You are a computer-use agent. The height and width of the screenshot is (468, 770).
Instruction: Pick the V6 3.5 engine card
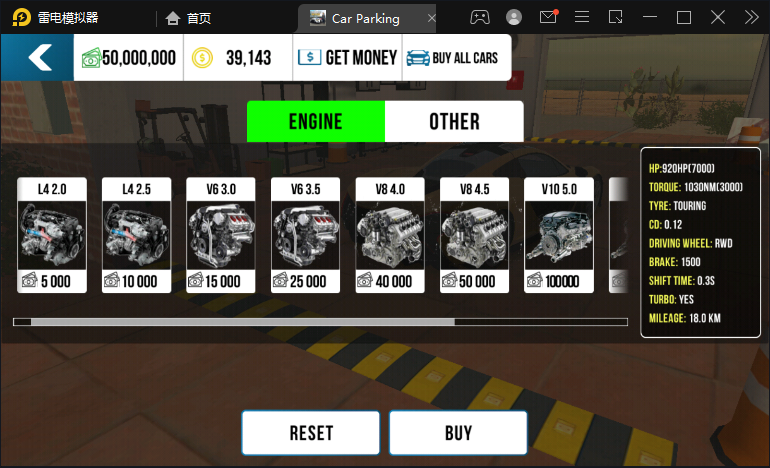point(306,235)
